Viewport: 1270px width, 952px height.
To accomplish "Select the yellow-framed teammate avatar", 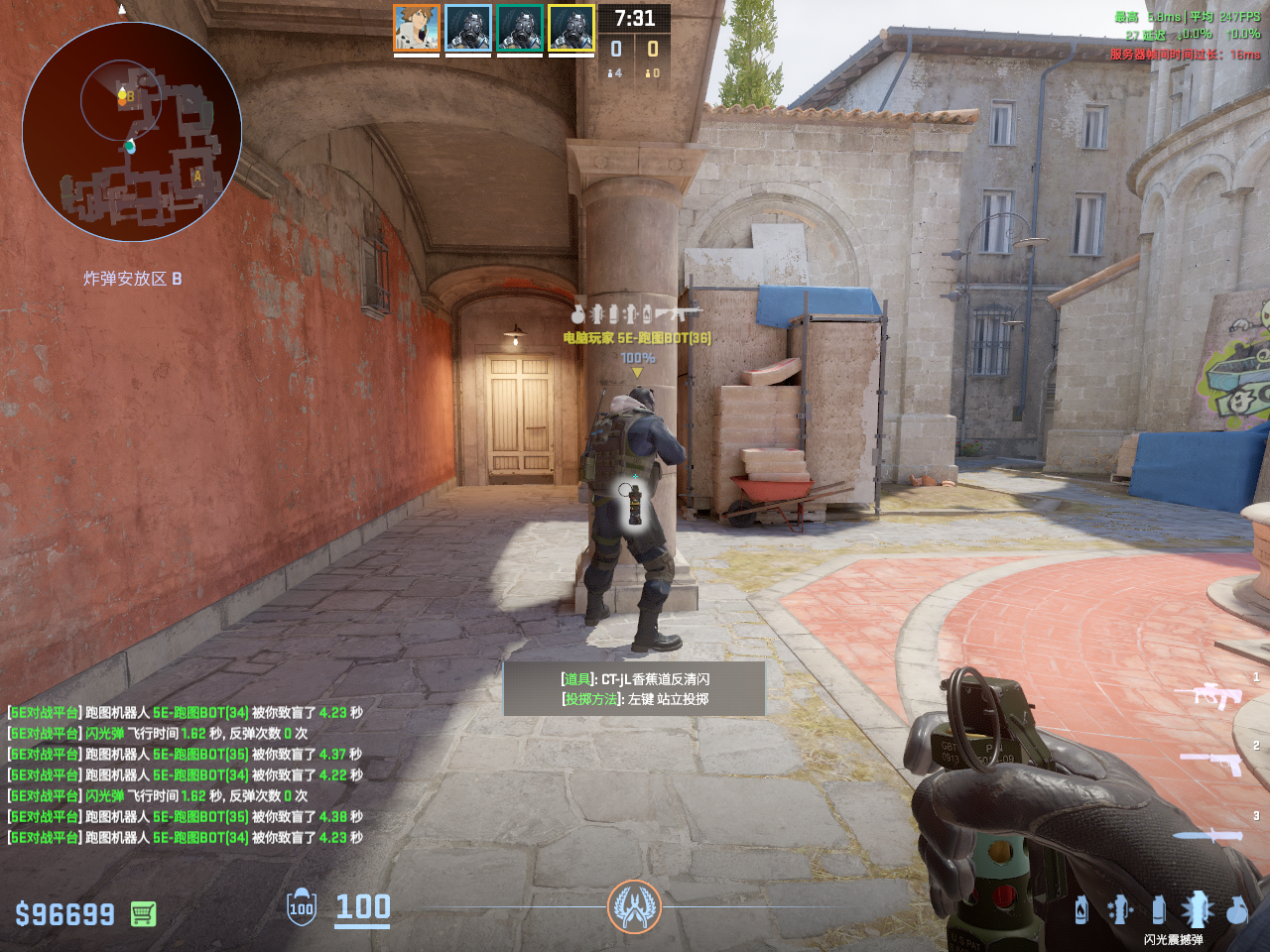I will pos(571,28).
